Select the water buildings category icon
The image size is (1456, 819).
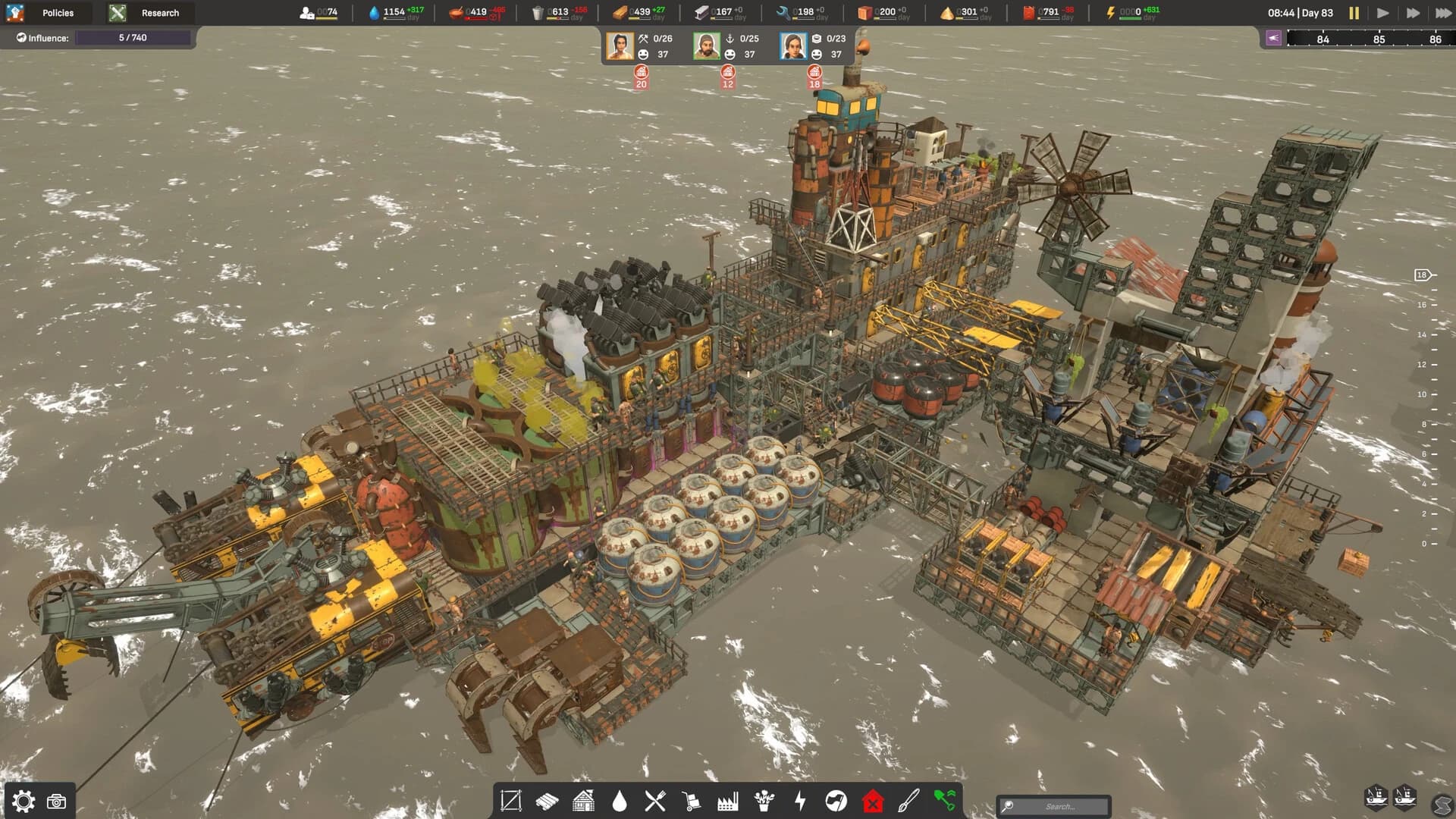coord(620,801)
